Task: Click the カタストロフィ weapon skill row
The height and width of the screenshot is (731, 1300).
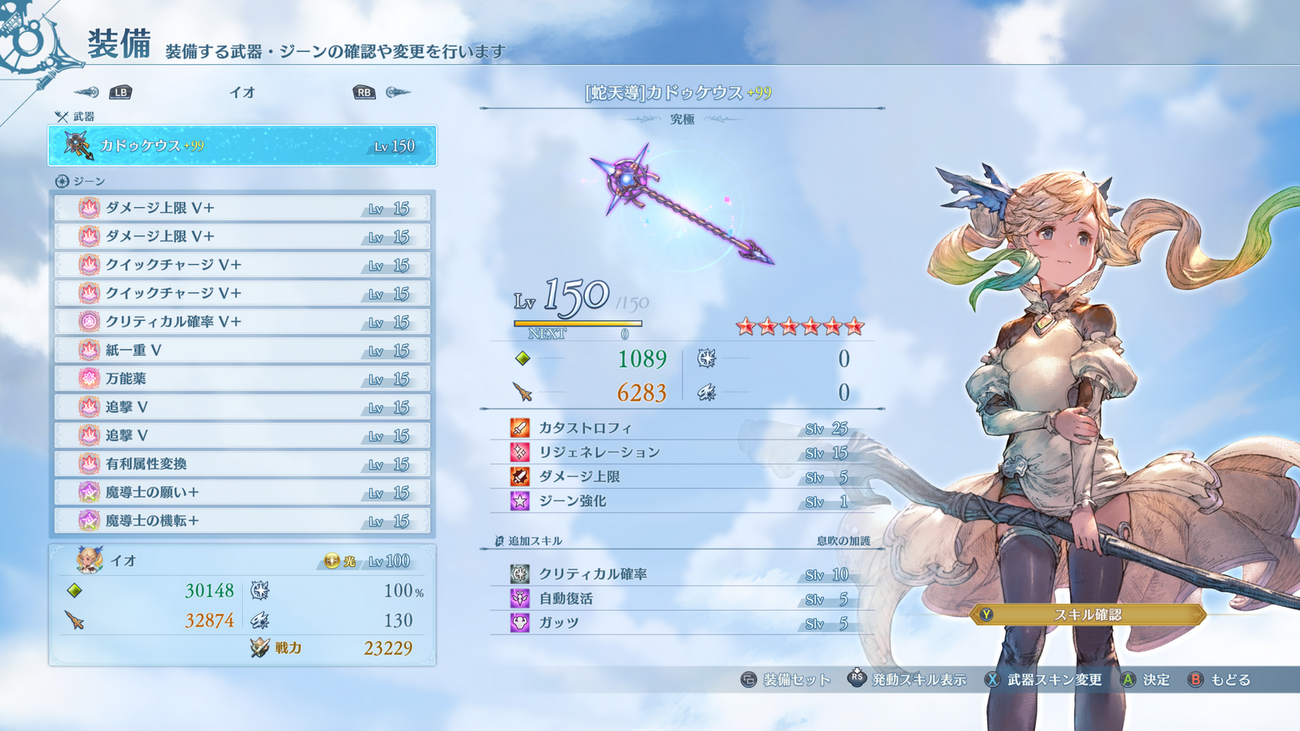Action: coord(680,428)
